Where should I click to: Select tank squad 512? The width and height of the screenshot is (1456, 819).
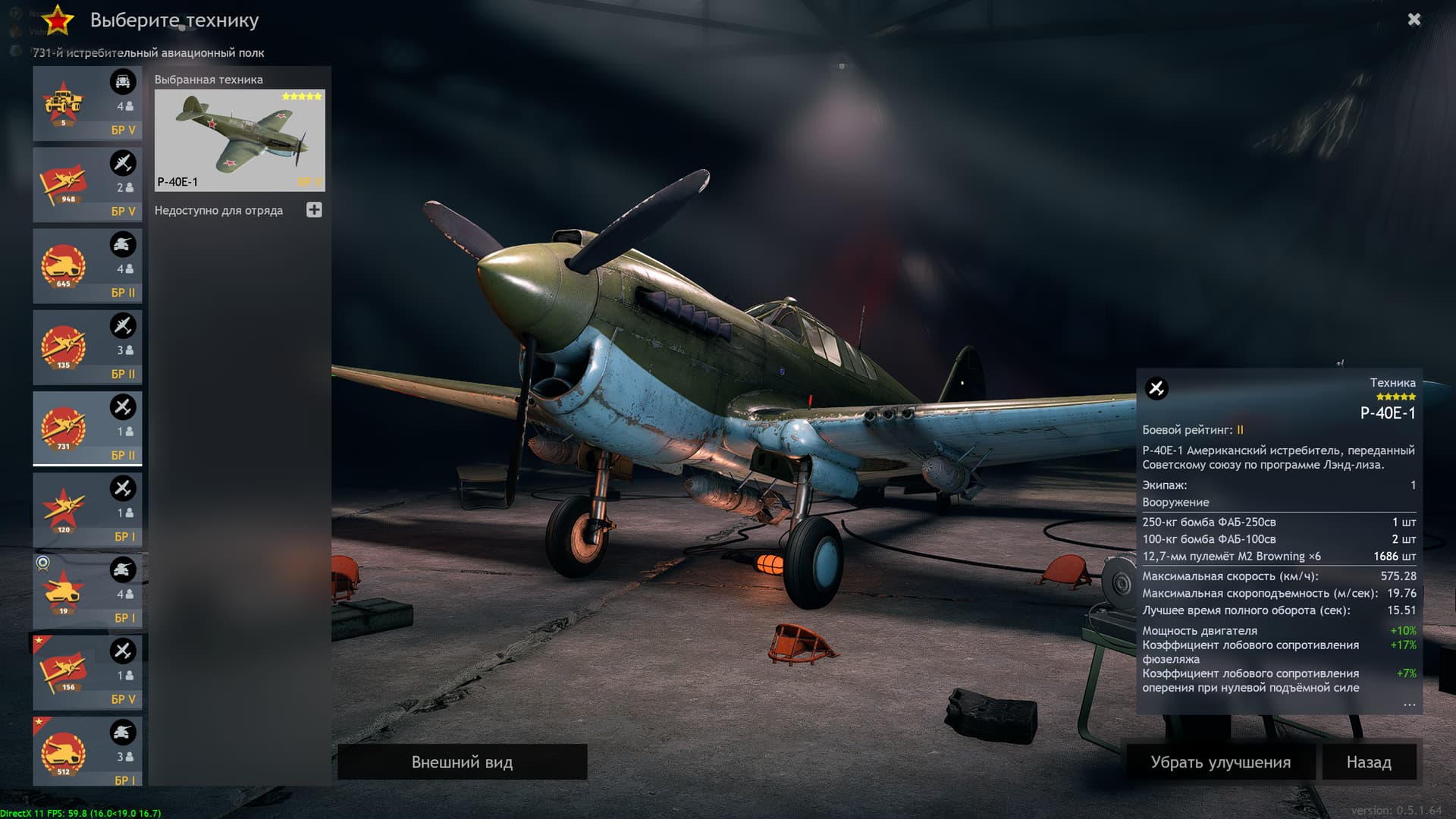(87, 752)
